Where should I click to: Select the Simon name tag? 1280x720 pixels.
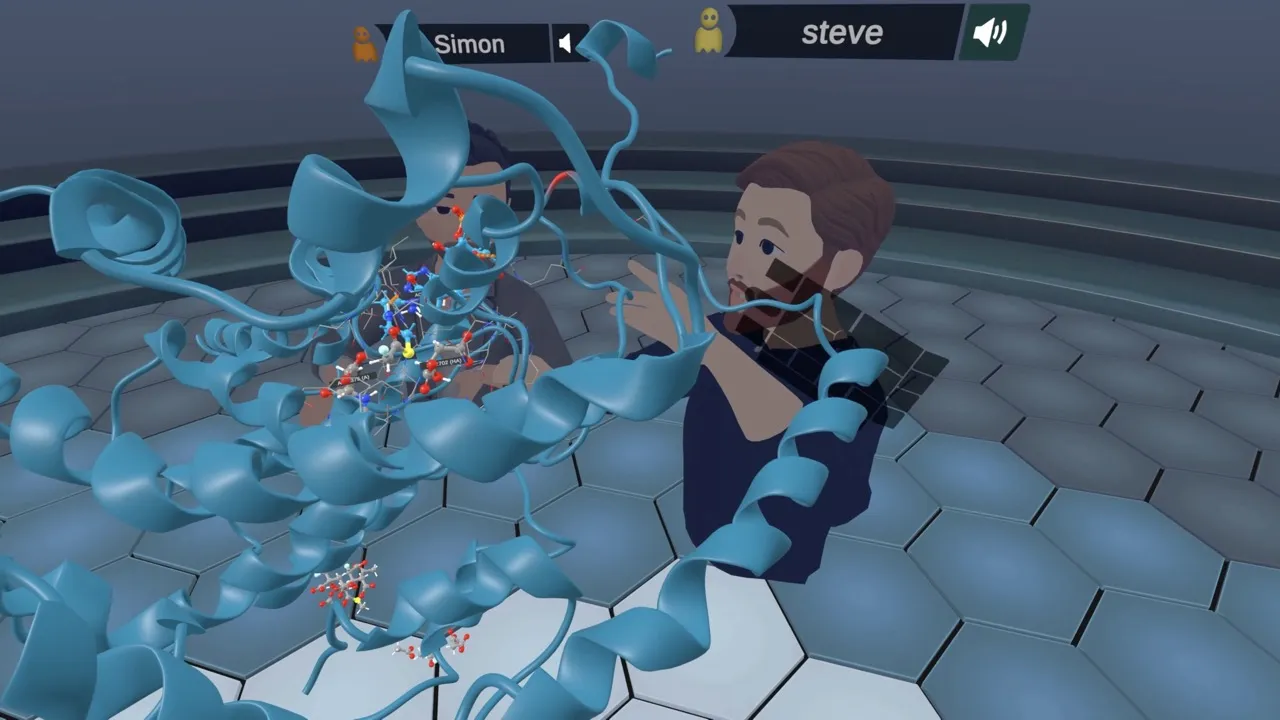click(x=469, y=44)
